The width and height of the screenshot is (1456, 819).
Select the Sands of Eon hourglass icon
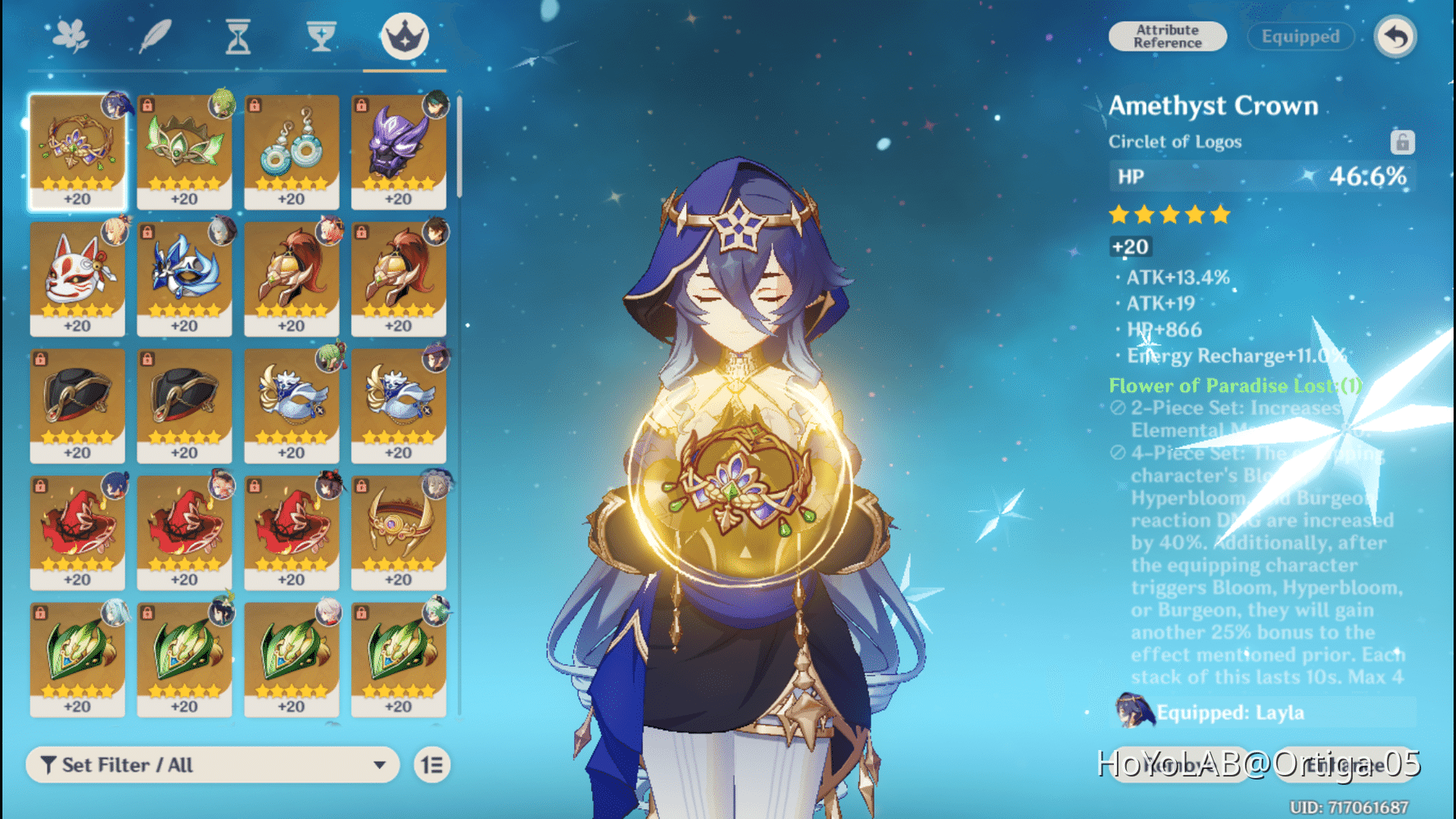click(x=238, y=34)
